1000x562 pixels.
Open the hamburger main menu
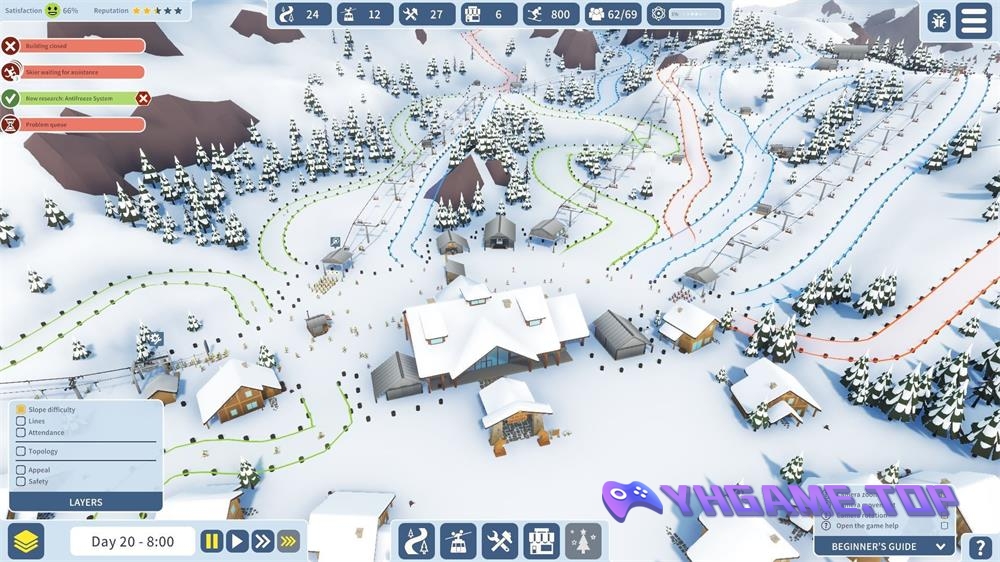coord(973,20)
